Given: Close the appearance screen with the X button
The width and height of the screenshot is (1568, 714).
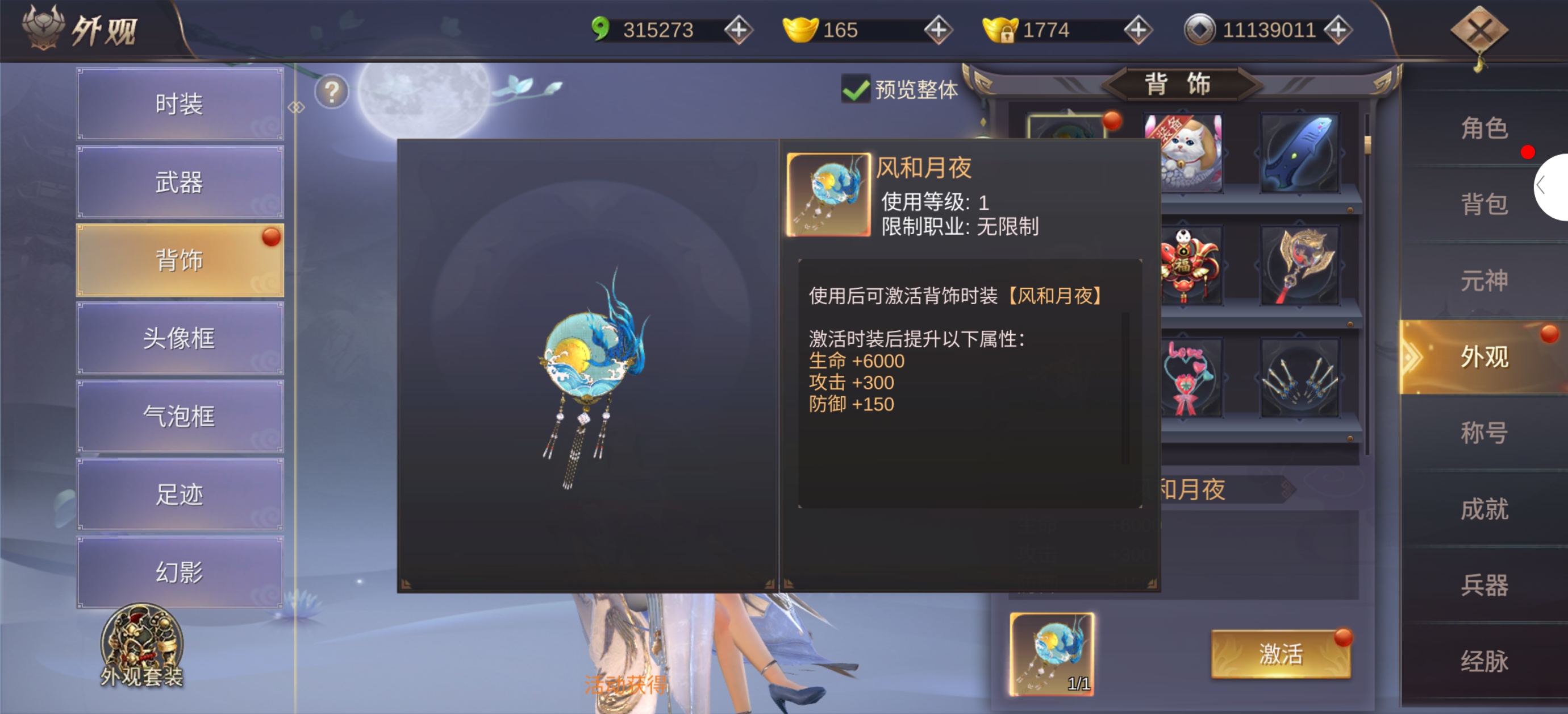Looking at the screenshot, I should click(x=1479, y=31).
